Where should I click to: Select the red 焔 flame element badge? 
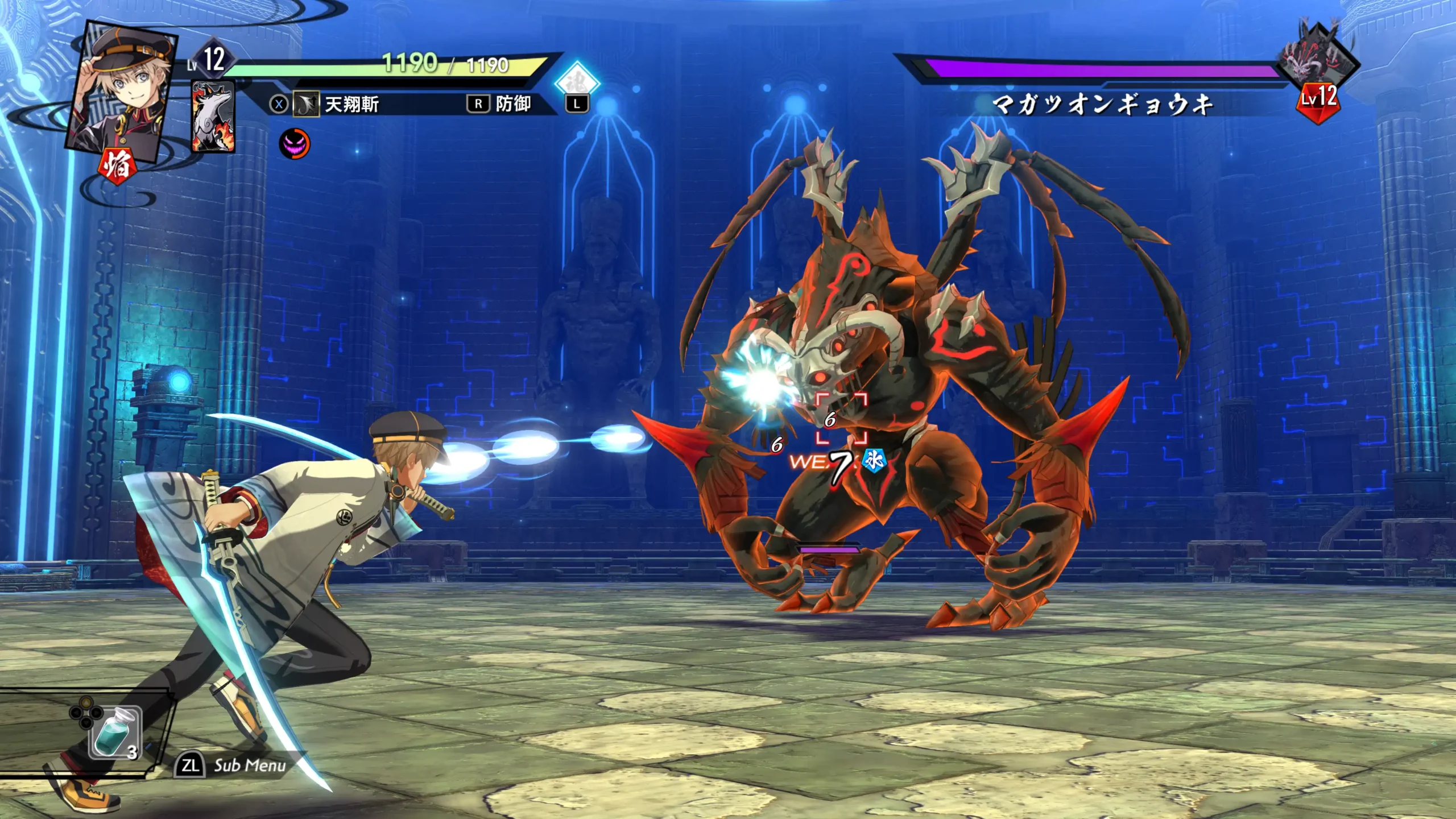(x=118, y=166)
